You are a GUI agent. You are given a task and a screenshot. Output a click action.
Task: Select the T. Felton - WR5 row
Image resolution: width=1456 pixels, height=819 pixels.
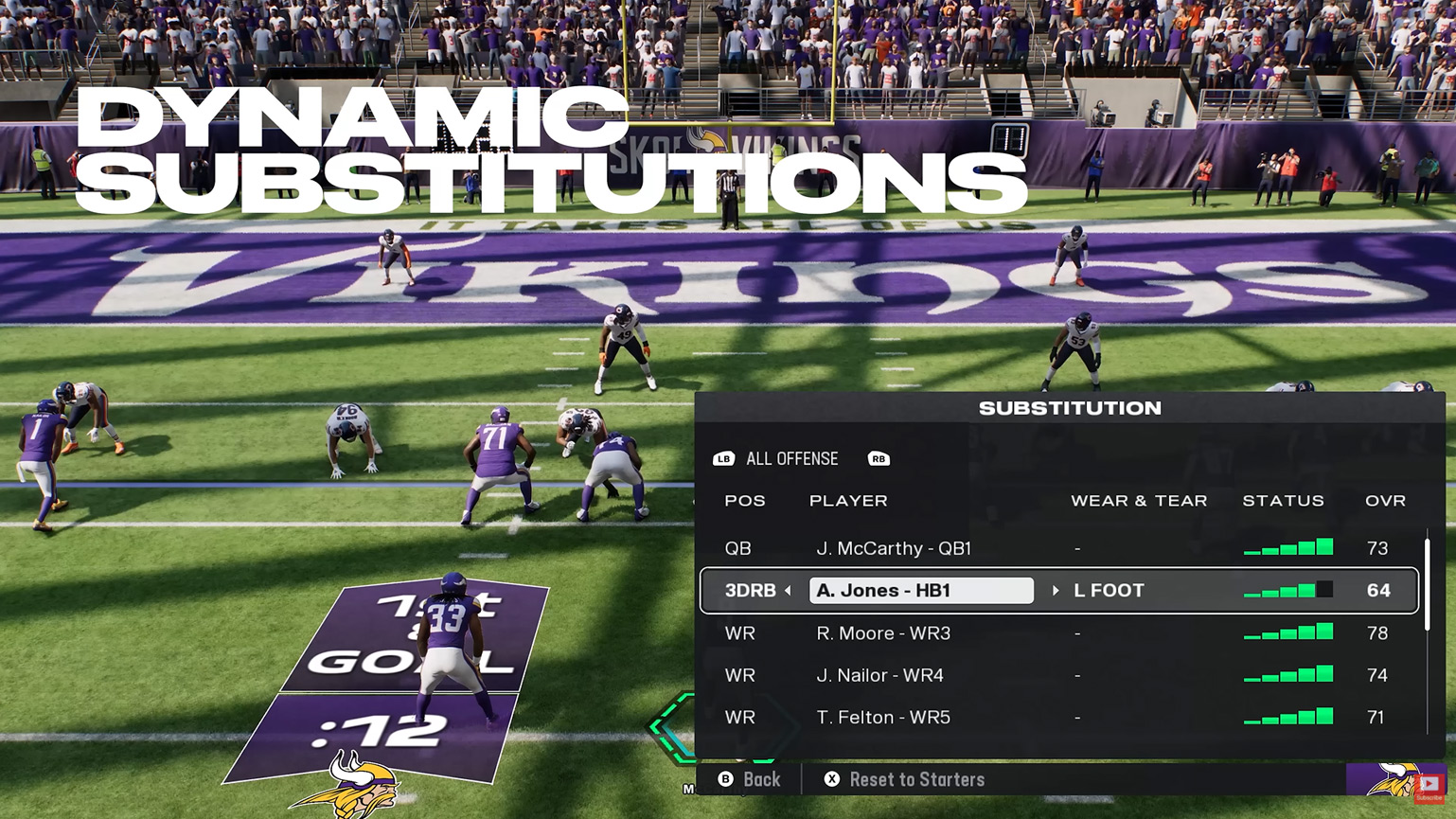(882, 717)
